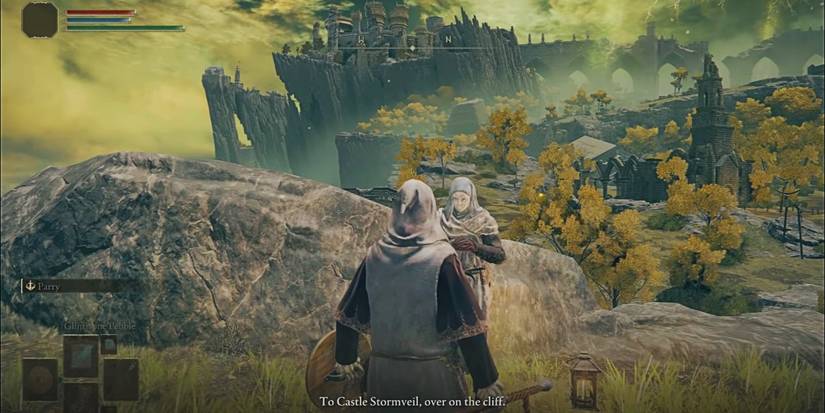Select the small next-spell preview slot
The image size is (825, 413).
[x=109, y=345]
